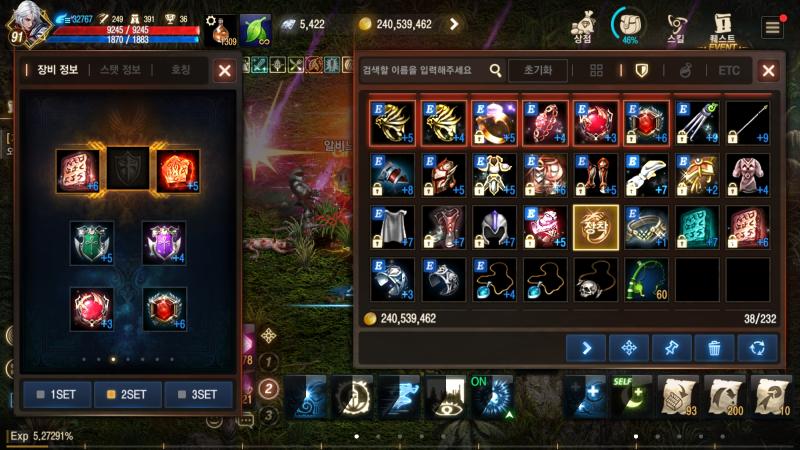Viewport: 800px width, 450px height.
Task: Select the green shield equipment slot
Action: [x=92, y=243]
